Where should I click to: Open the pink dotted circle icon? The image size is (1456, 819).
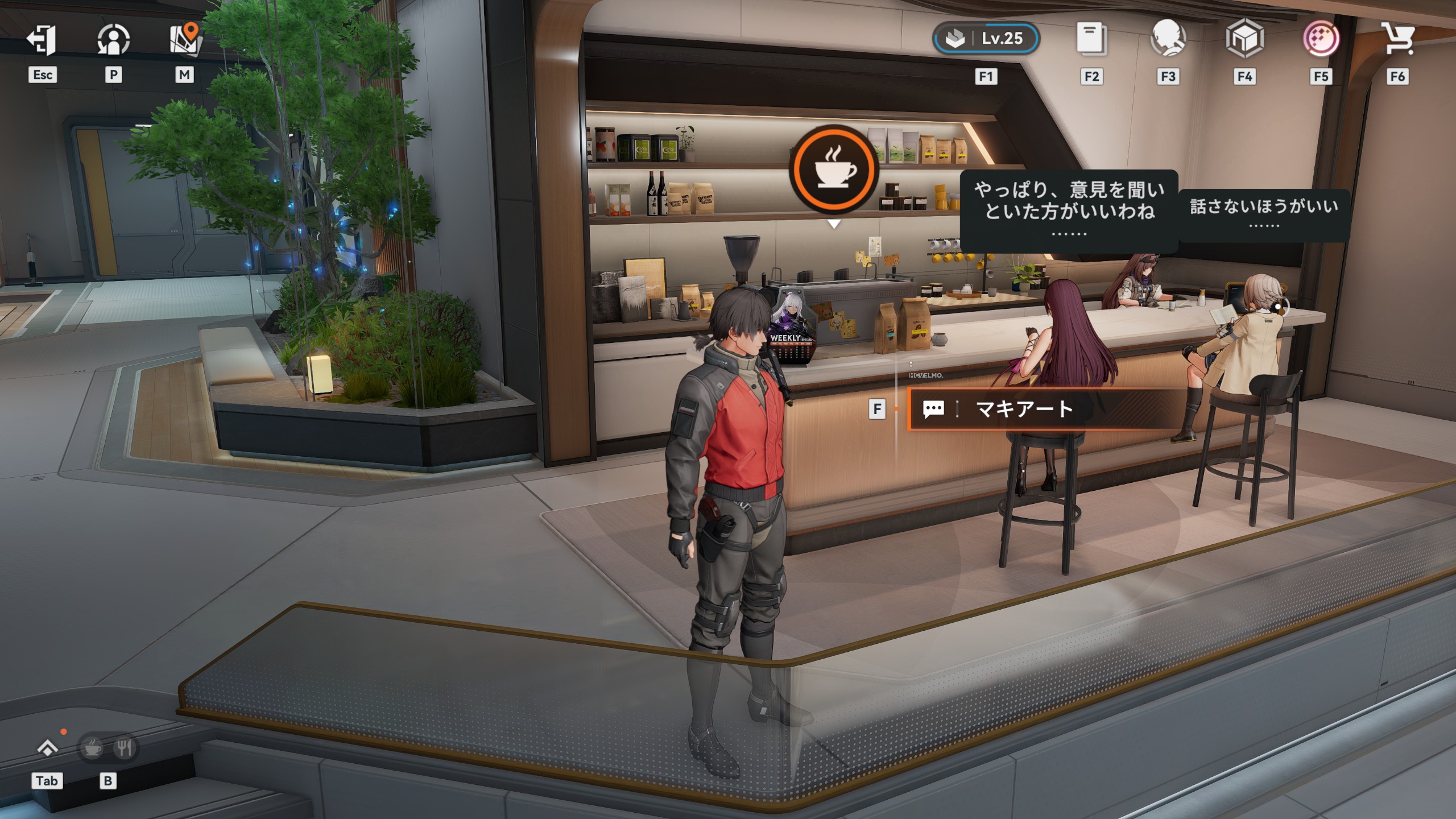[x=1321, y=39]
